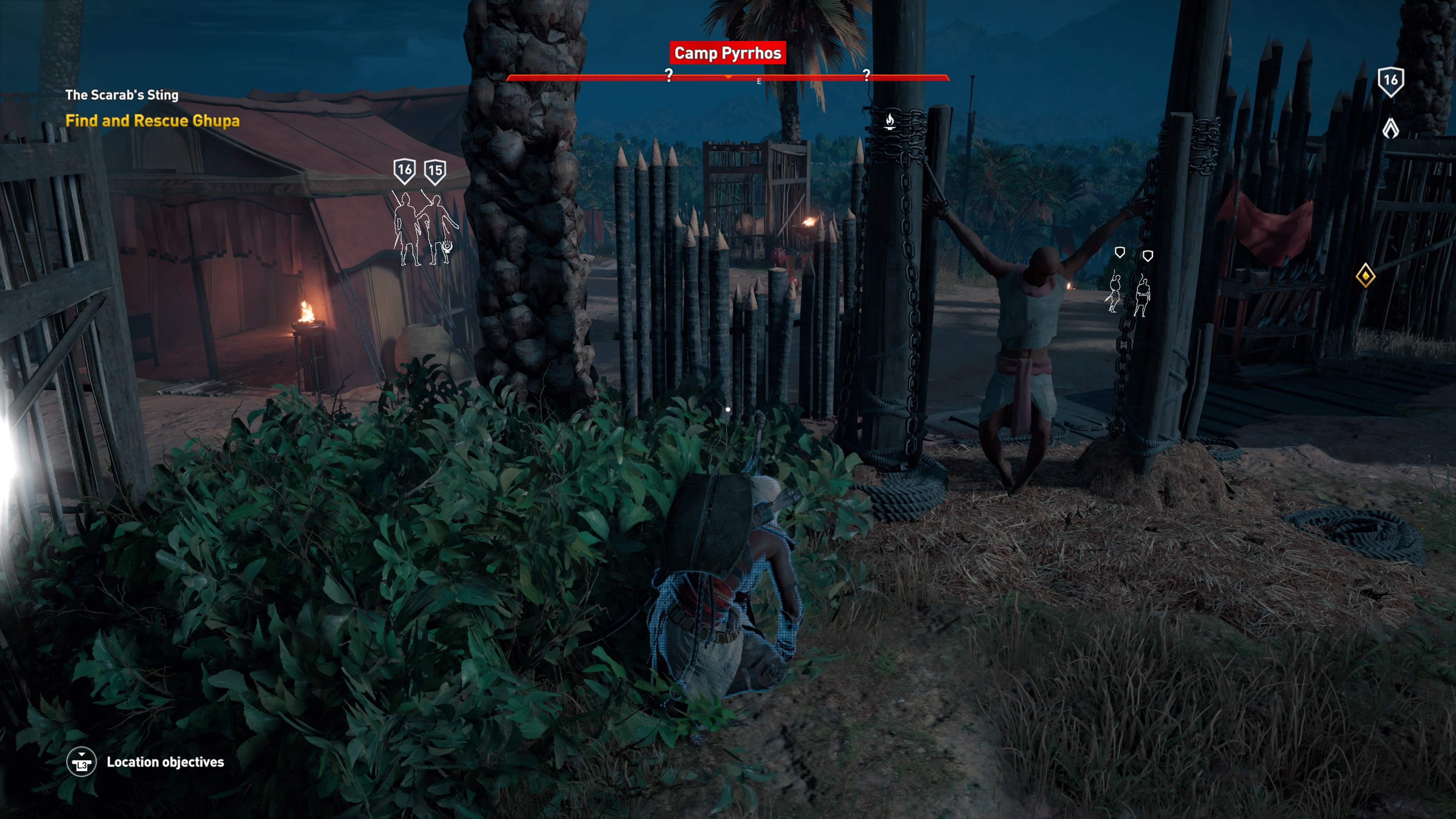Select the enemy level 15 shield badge
1456x819 pixels.
pyautogui.click(x=435, y=171)
